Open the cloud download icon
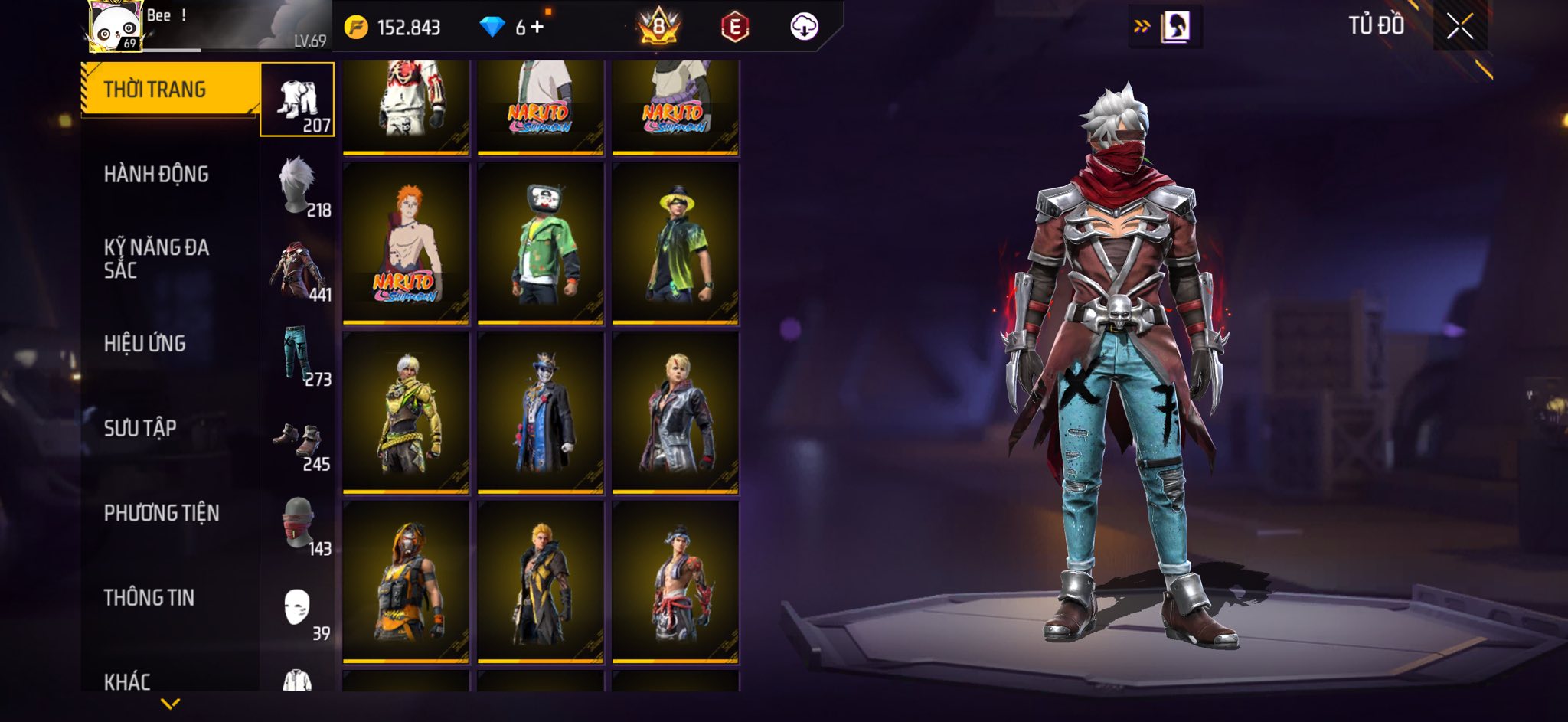This screenshot has width=1568, height=722. pyautogui.click(x=804, y=27)
